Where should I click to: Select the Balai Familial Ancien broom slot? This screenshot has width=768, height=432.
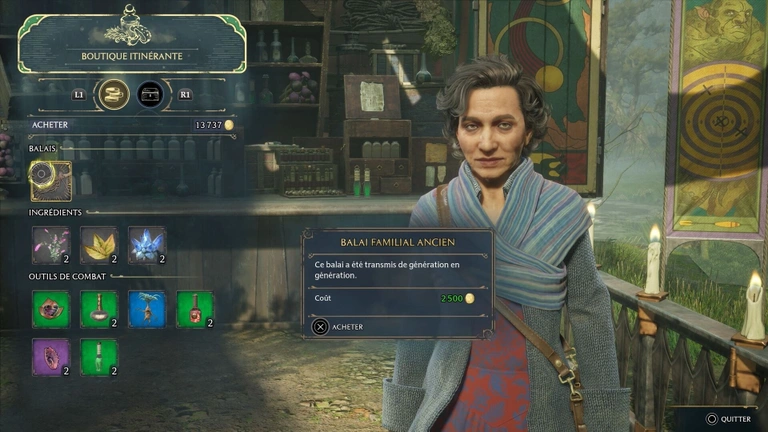[x=51, y=181]
